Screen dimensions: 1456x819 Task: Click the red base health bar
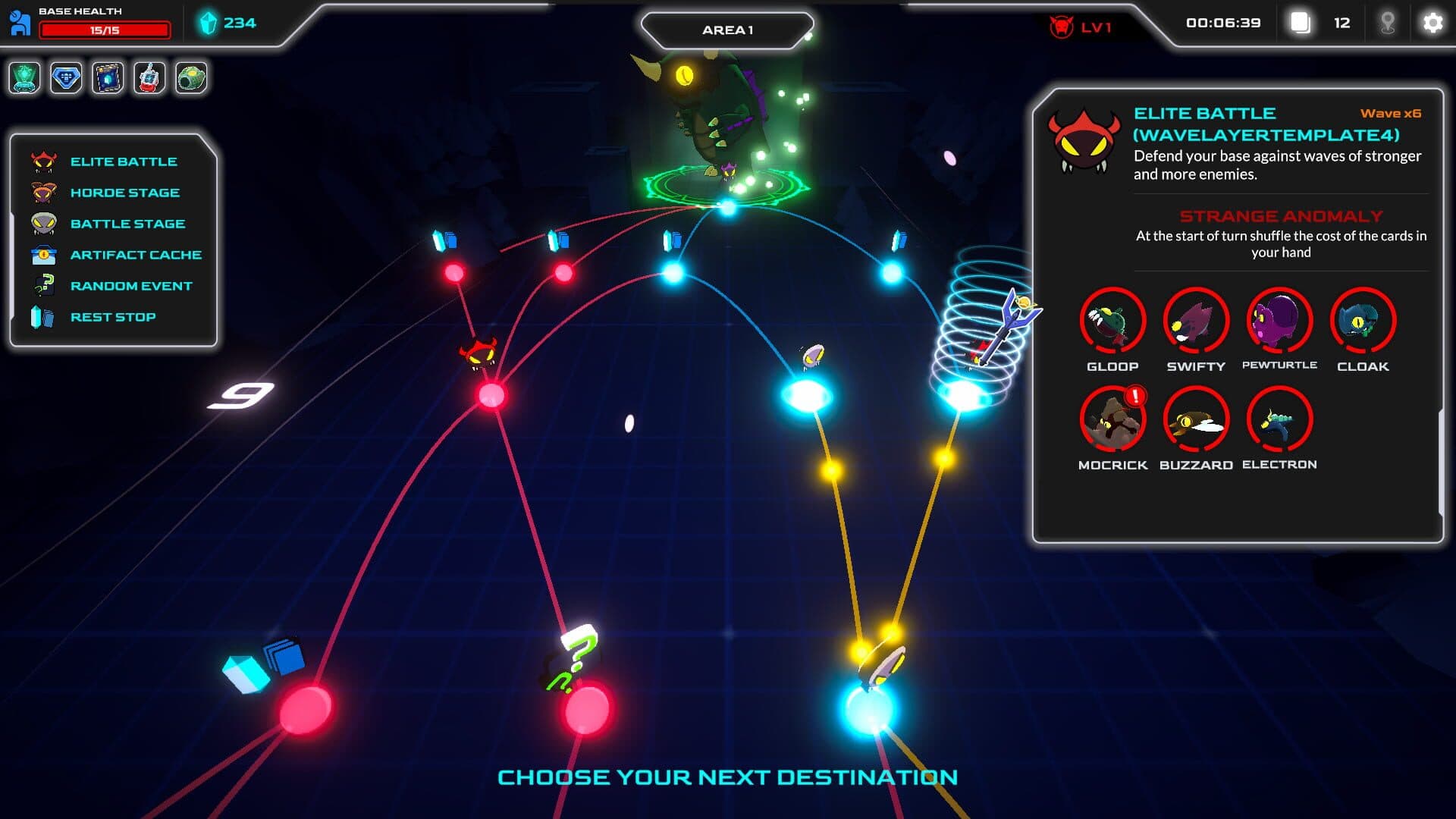point(104,31)
